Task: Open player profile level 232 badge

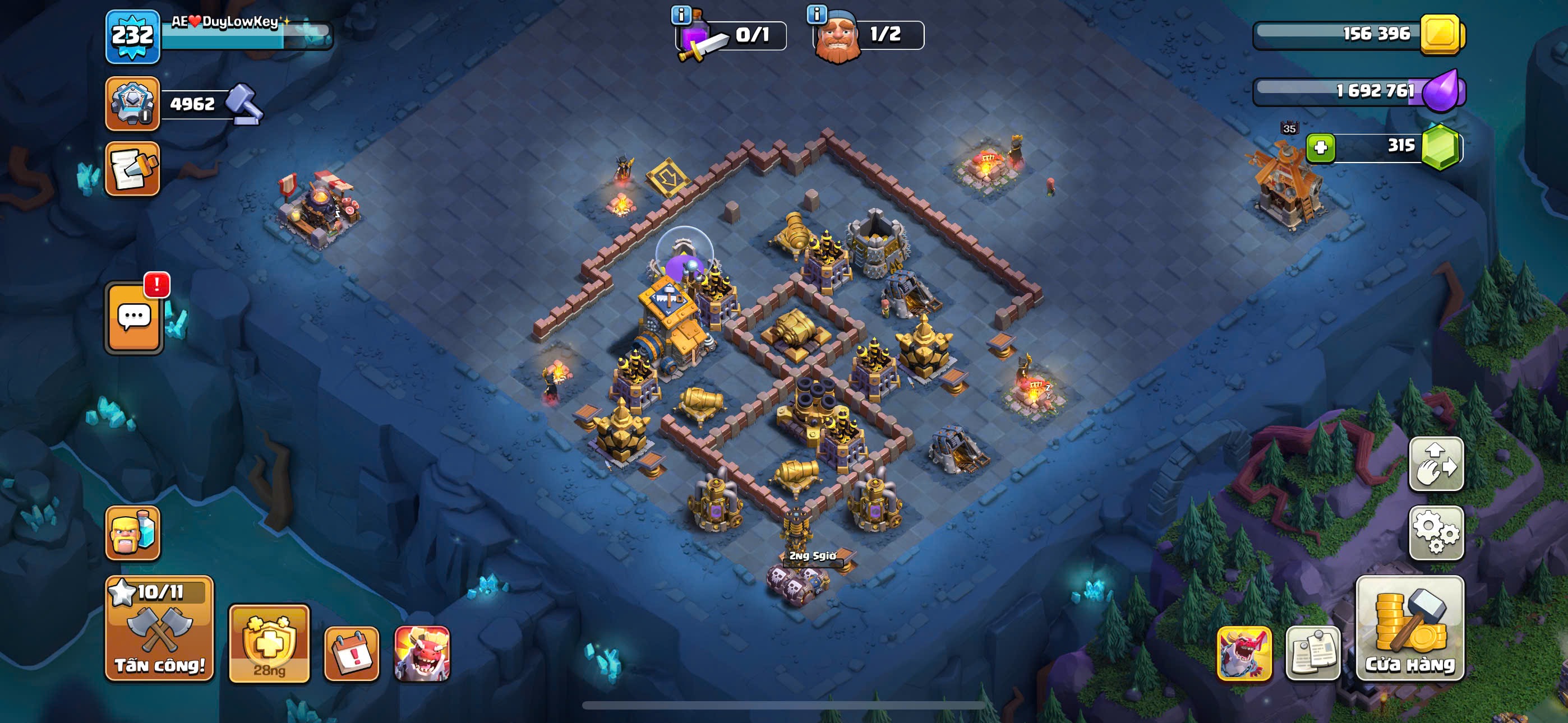Action: [133, 36]
